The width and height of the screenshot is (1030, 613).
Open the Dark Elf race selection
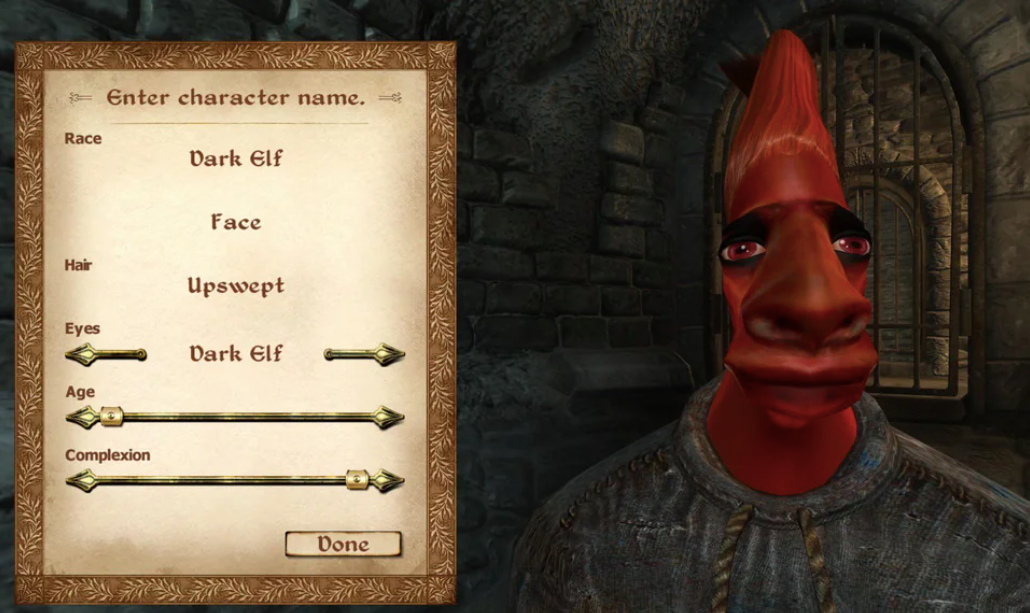tap(236, 158)
